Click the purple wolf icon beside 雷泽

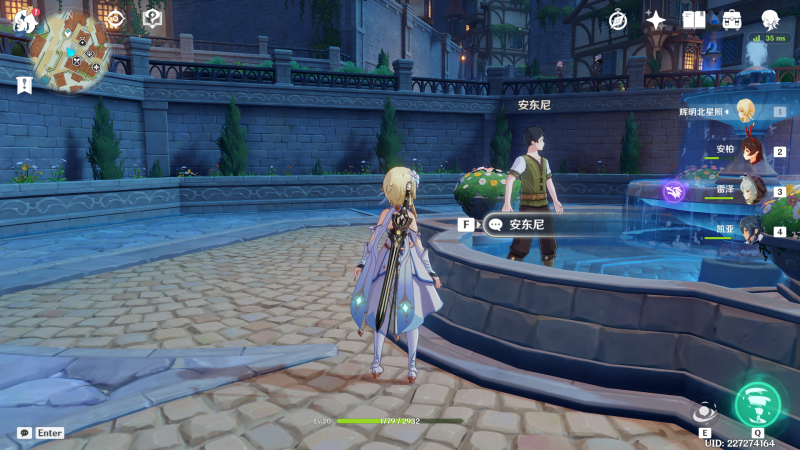coord(674,190)
